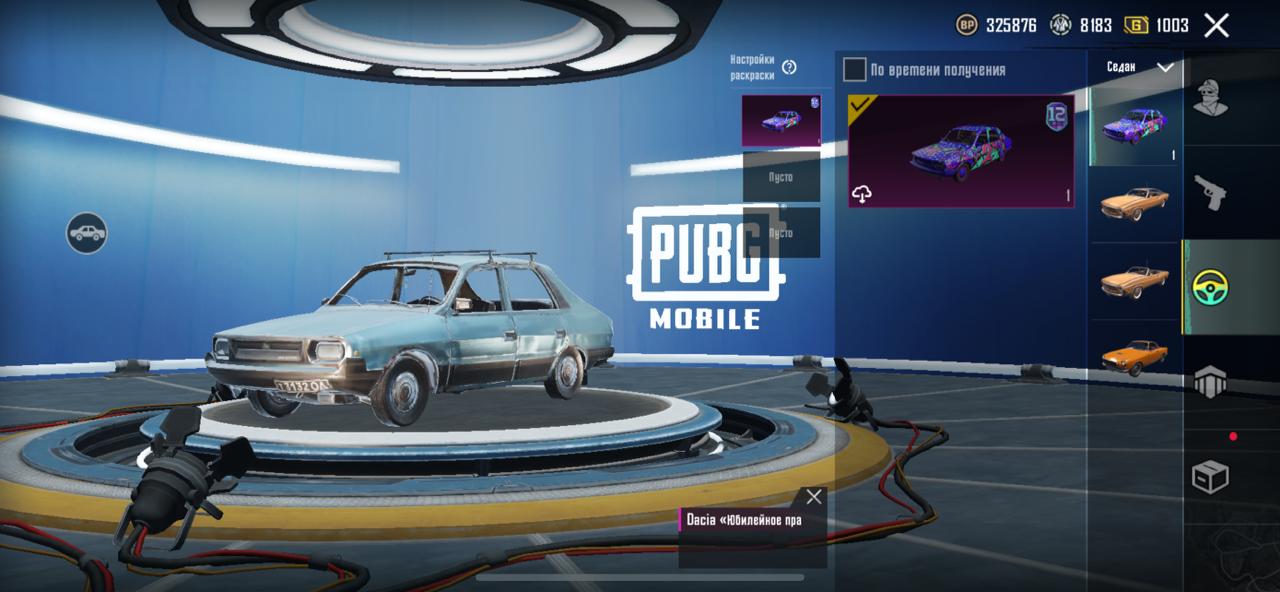Viewport: 1280px width, 592px height.
Task: Open the armored backpack gear tab
Action: point(1210,382)
